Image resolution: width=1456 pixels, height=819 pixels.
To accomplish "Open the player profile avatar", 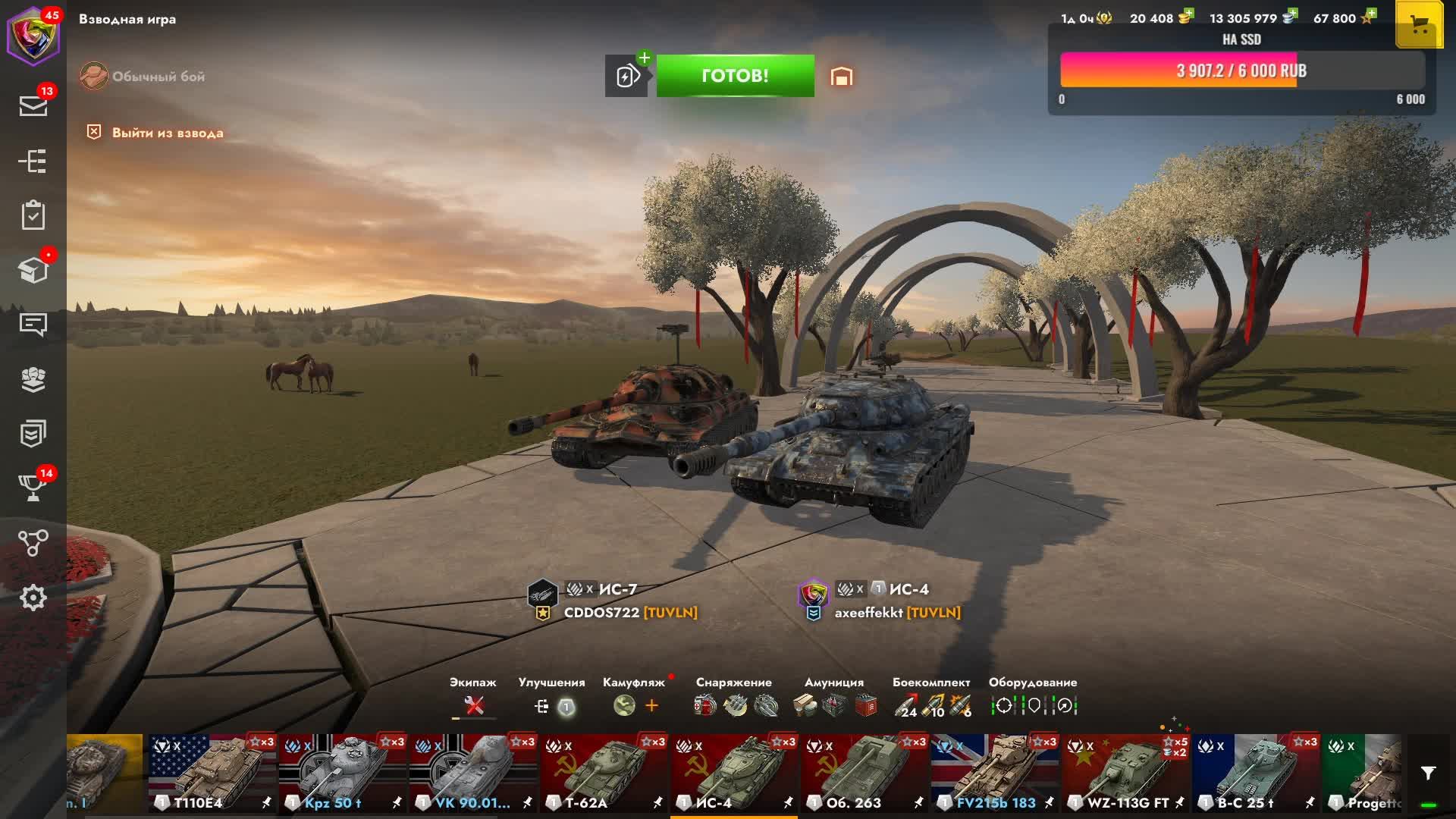I will (x=33, y=35).
